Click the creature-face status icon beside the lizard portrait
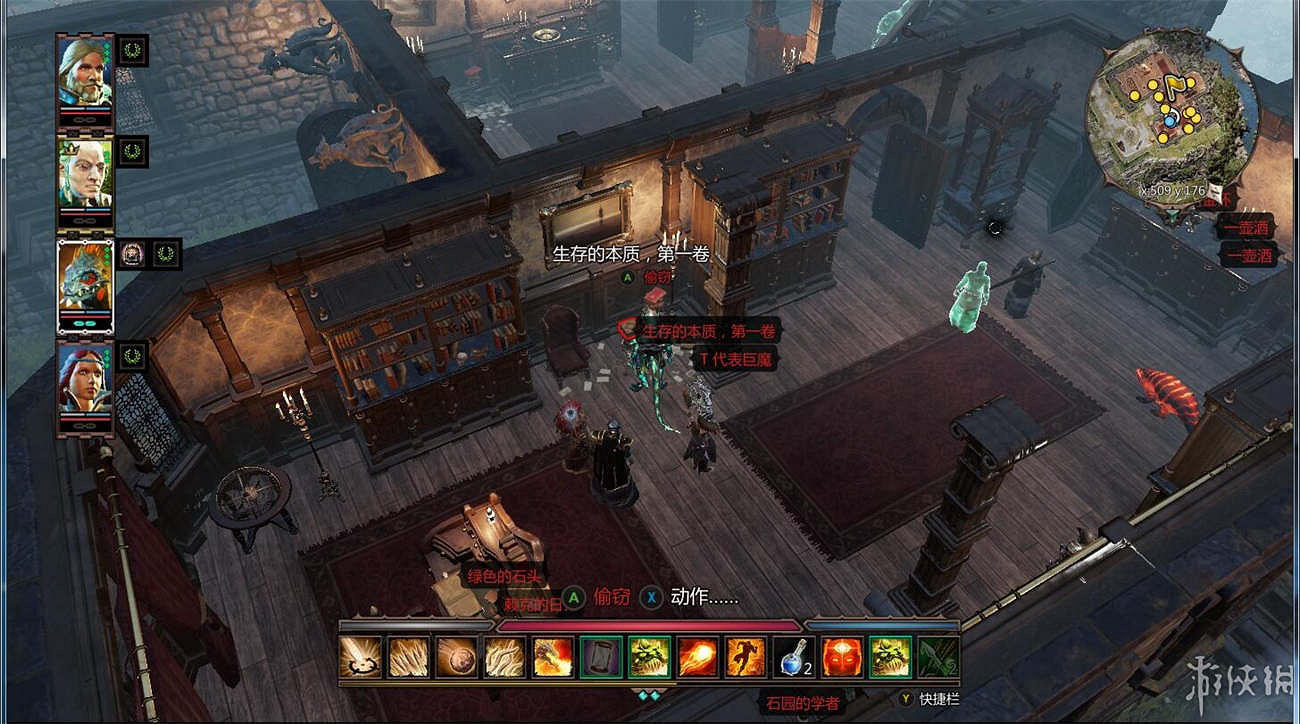The height and width of the screenshot is (724, 1300). point(132,254)
